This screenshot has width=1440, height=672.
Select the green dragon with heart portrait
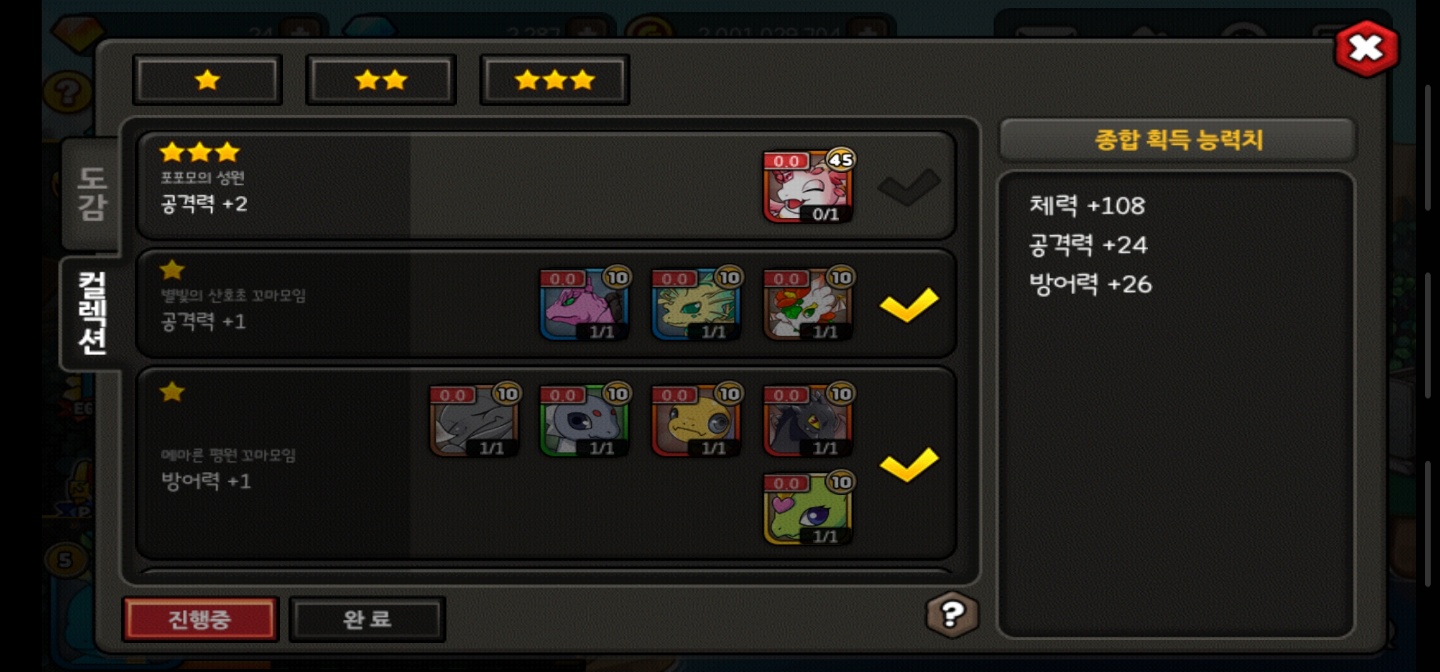tap(808, 509)
